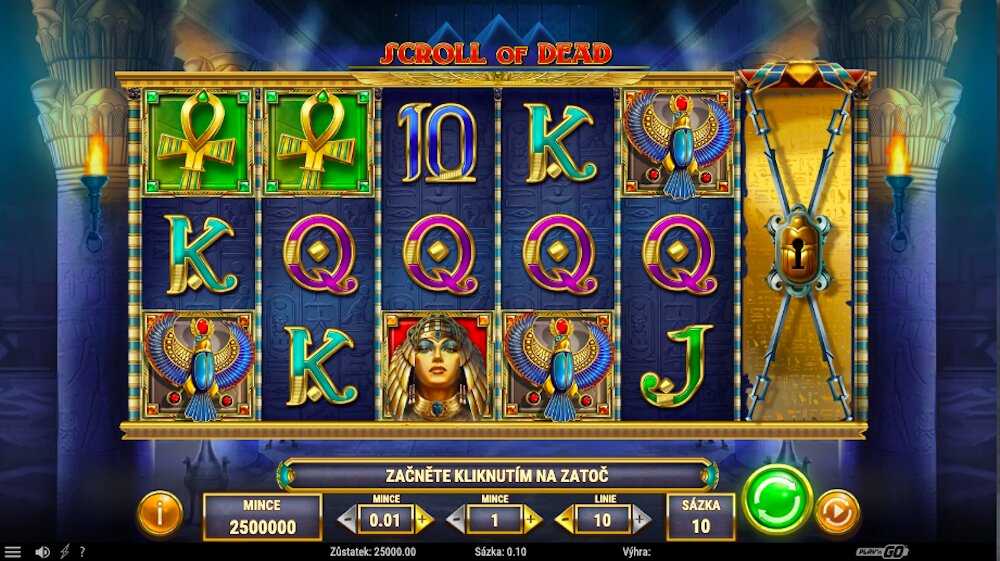The image size is (1000, 561).
Task: Spin the reels with the green button
Action: 777,498
